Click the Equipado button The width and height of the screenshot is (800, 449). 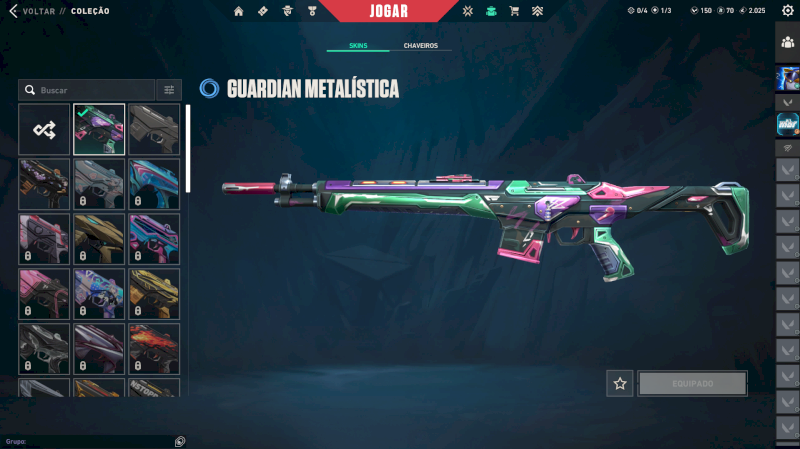click(692, 383)
